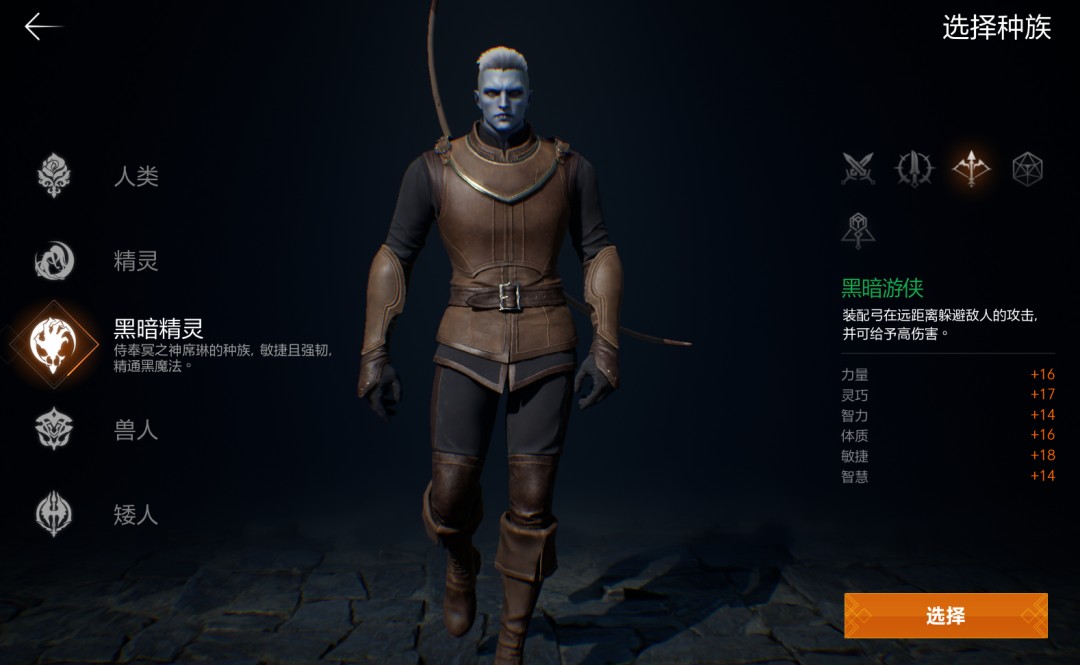Go back with the arrow button
Viewport: 1080px width, 665px height.
click(x=42, y=27)
